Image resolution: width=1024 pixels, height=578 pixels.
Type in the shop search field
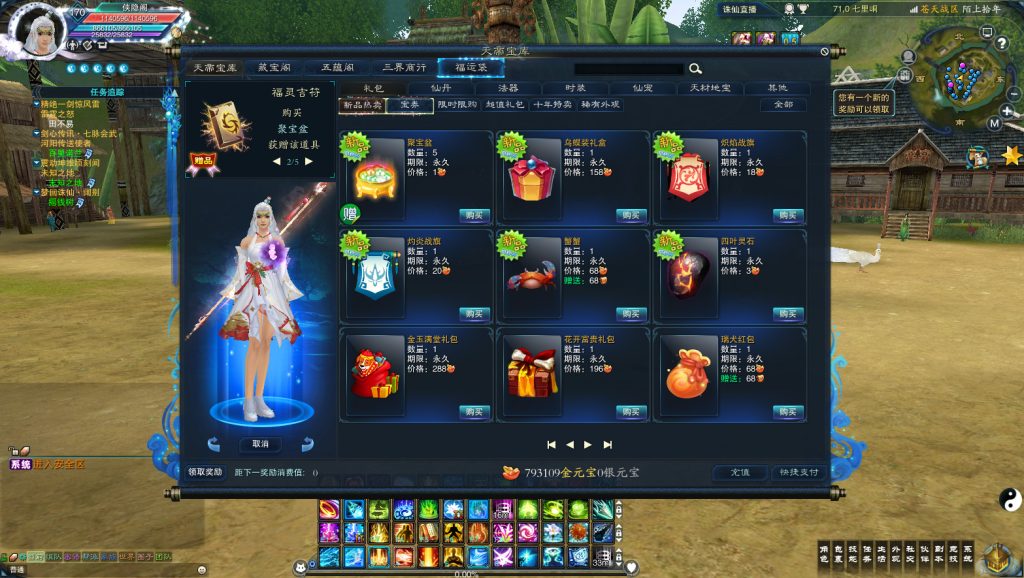point(628,69)
